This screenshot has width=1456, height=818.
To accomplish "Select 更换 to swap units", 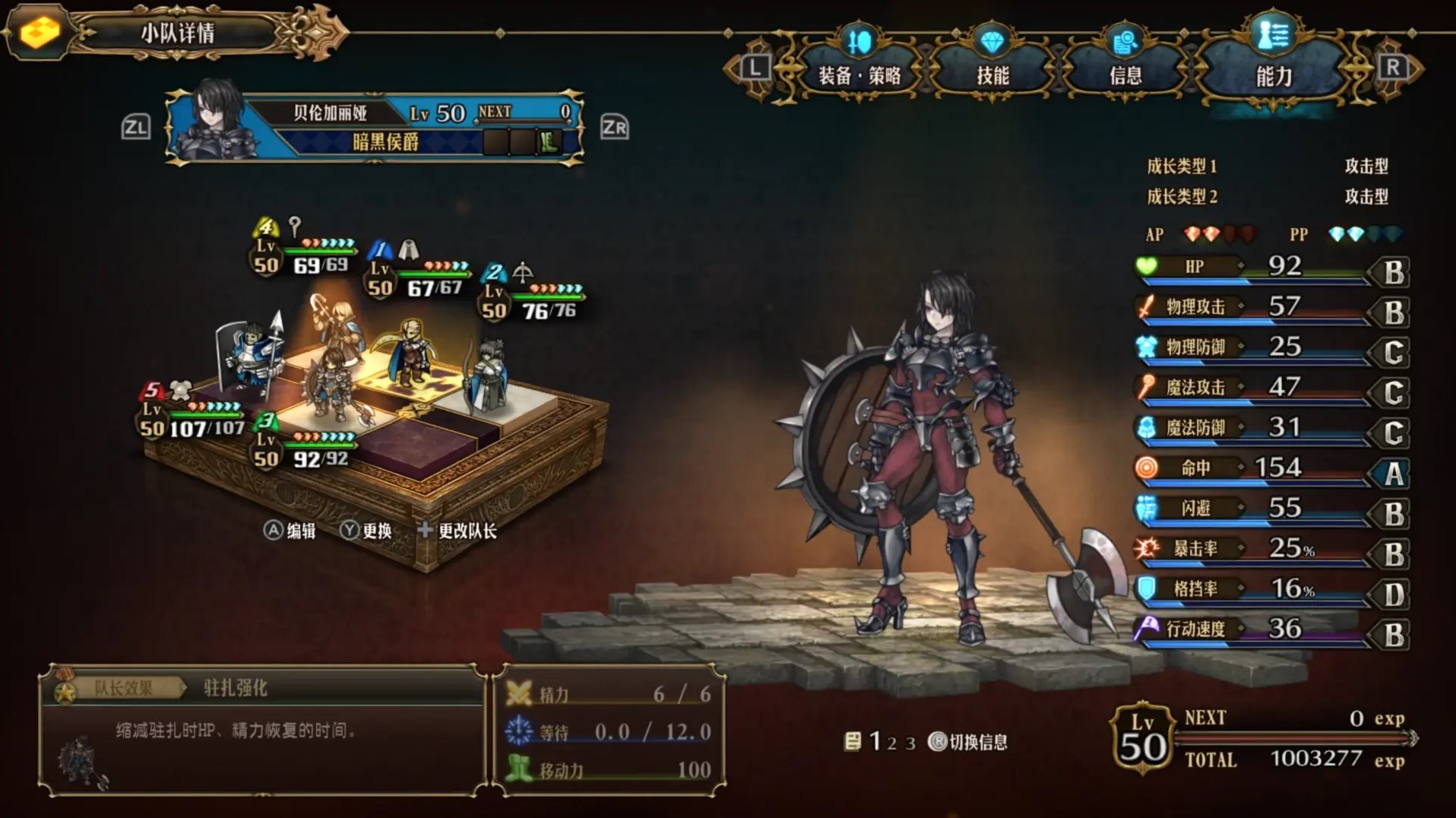I will (x=366, y=531).
